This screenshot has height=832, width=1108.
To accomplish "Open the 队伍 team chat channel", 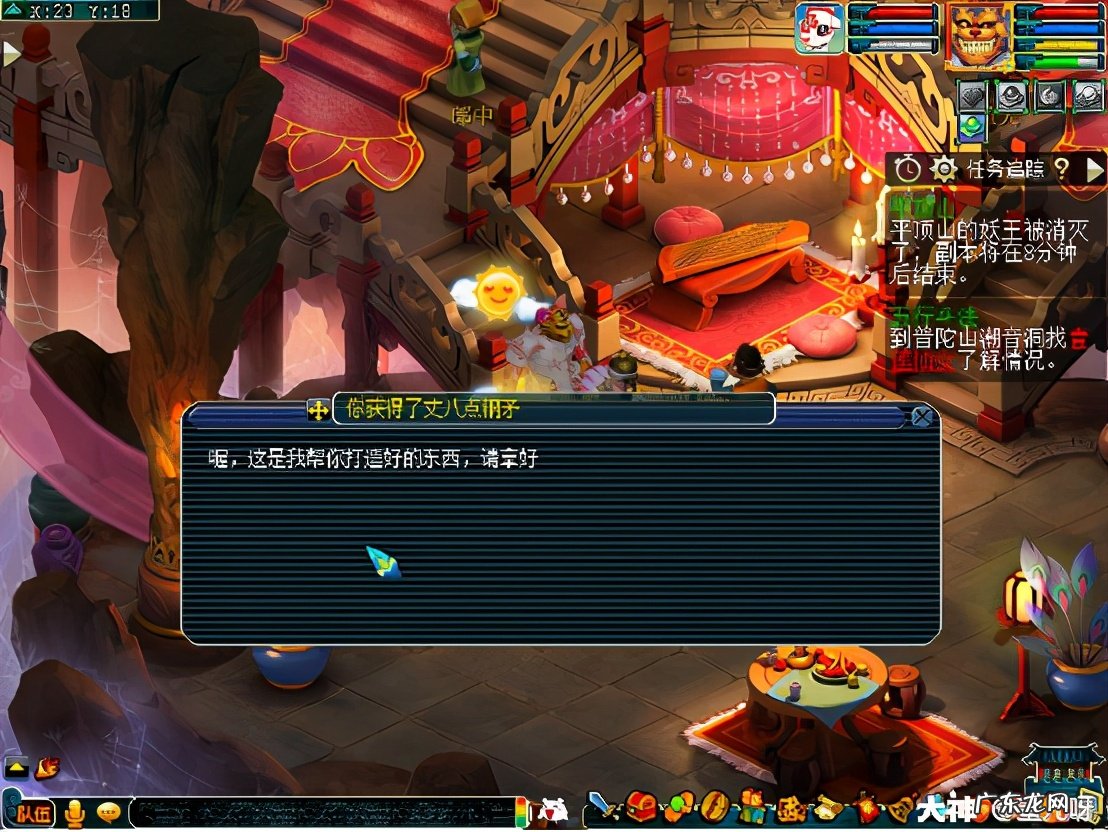I will pyautogui.click(x=32, y=814).
